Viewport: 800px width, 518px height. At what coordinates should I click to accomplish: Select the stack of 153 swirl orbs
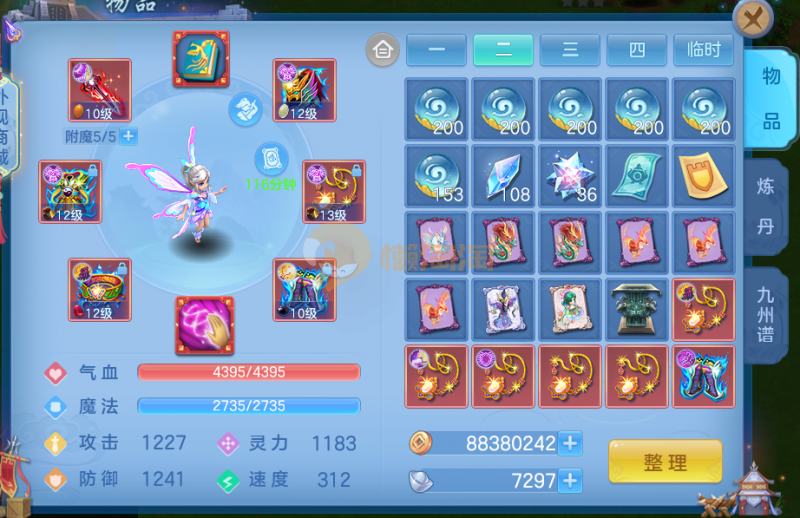(x=436, y=176)
